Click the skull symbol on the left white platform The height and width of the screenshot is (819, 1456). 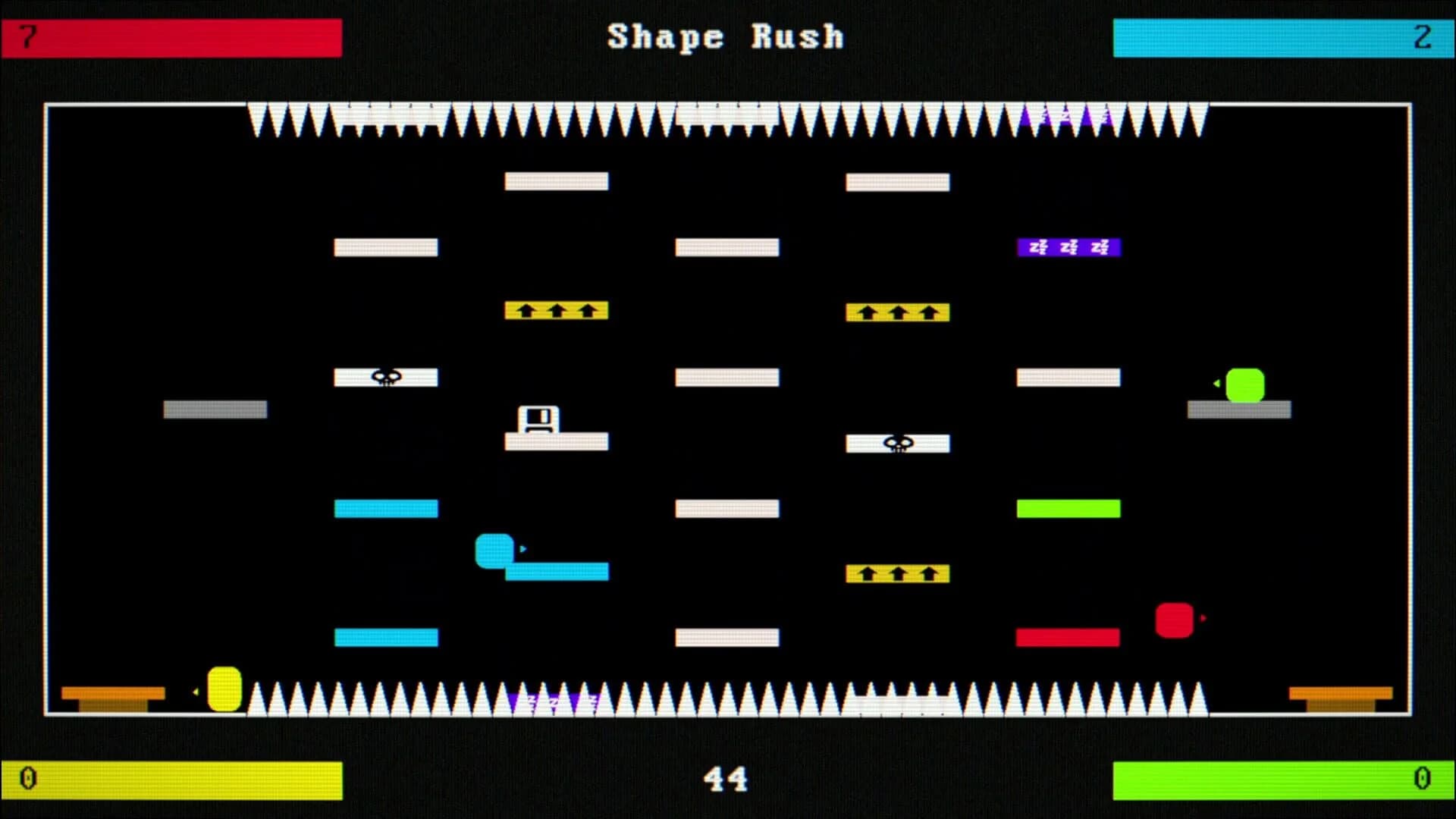[385, 375]
